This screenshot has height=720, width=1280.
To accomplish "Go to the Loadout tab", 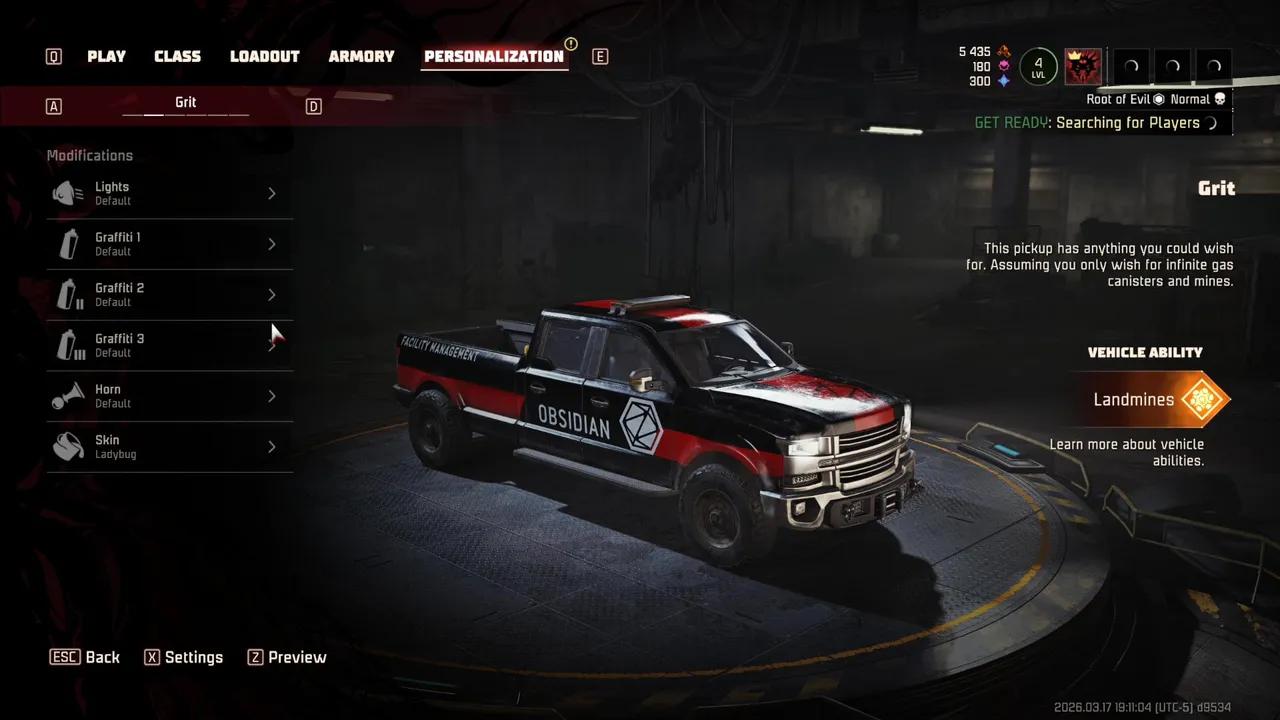I will [265, 57].
